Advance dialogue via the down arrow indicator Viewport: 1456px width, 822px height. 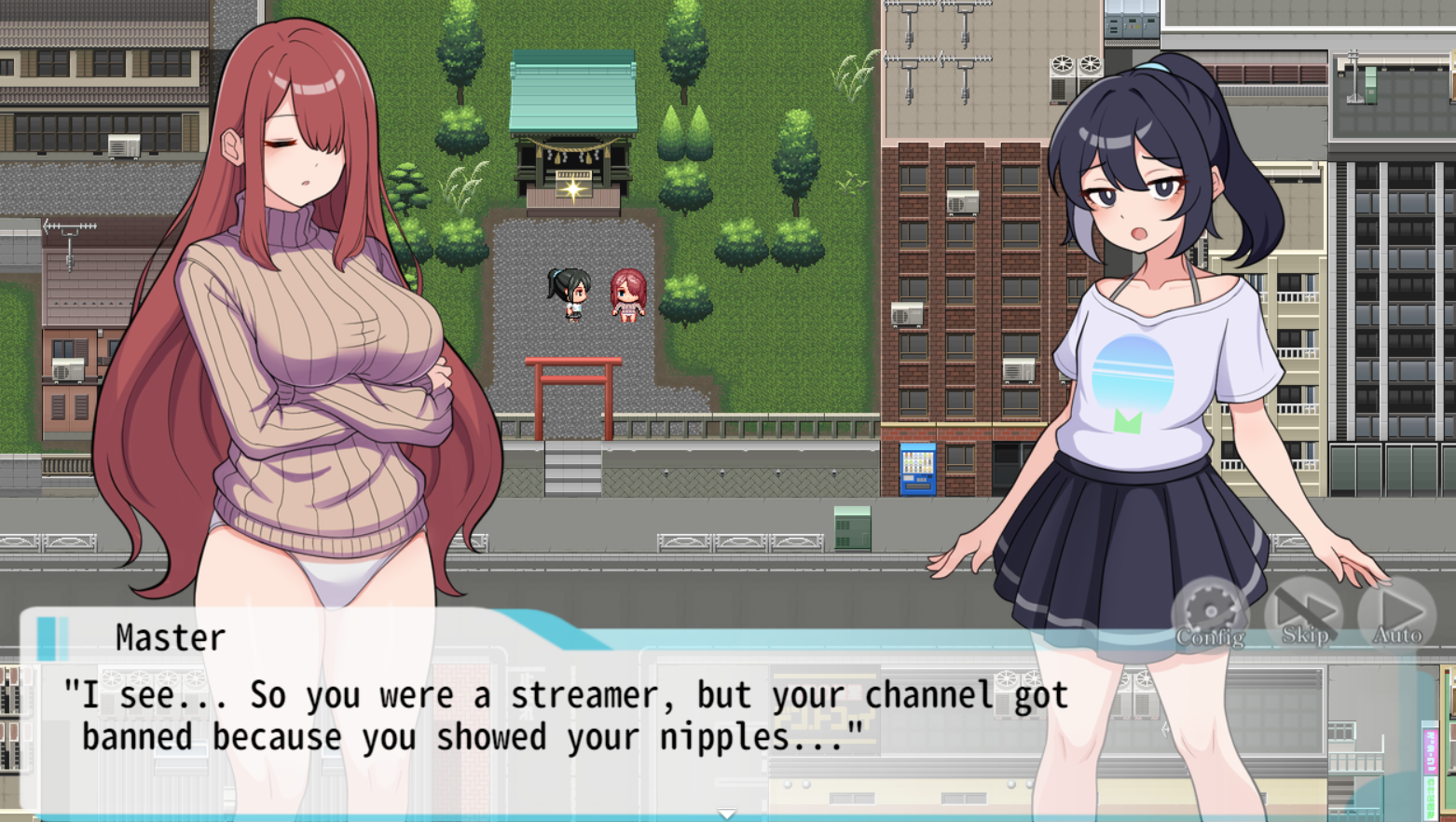click(727, 814)
